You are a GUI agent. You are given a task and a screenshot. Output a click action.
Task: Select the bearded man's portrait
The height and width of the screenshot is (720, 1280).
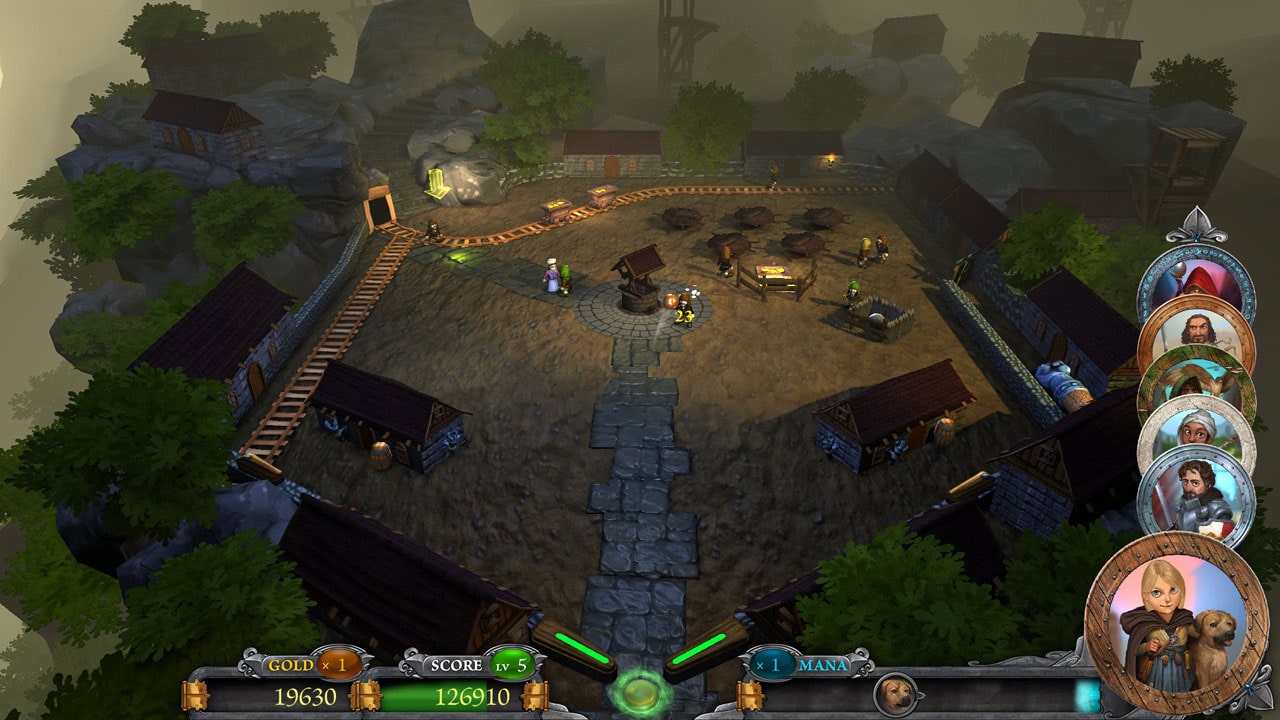1199,329
